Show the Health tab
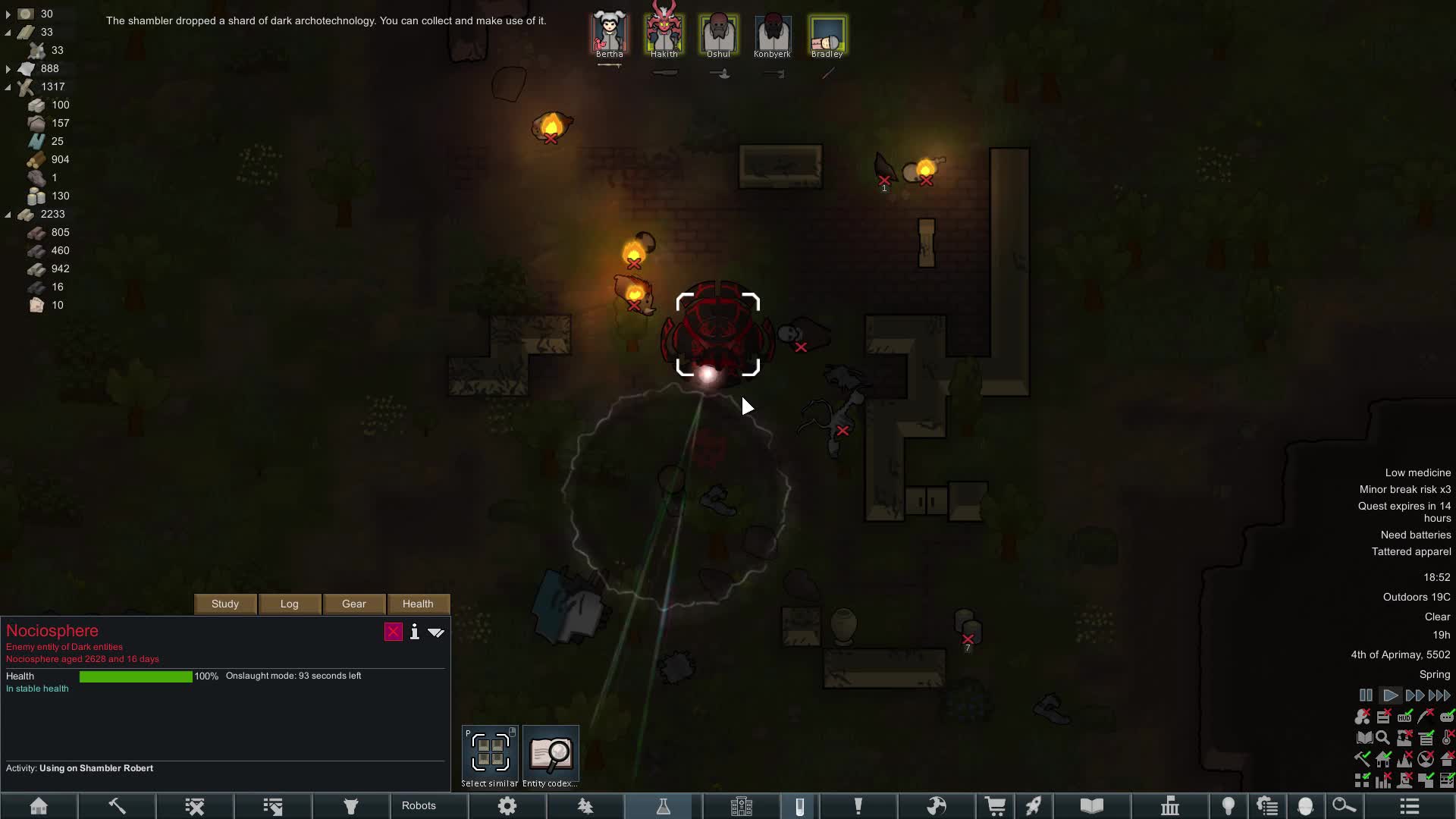The width and height of the screenshot is (1456, 819). (418, 604)
